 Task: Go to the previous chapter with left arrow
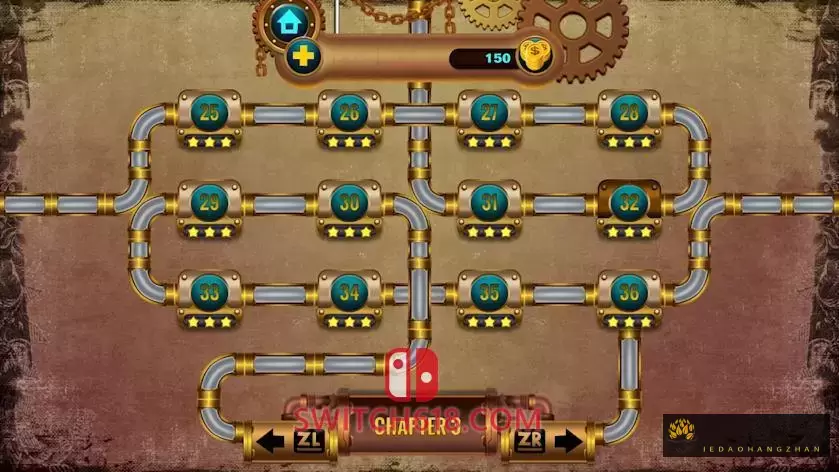(x=284, y=440)
